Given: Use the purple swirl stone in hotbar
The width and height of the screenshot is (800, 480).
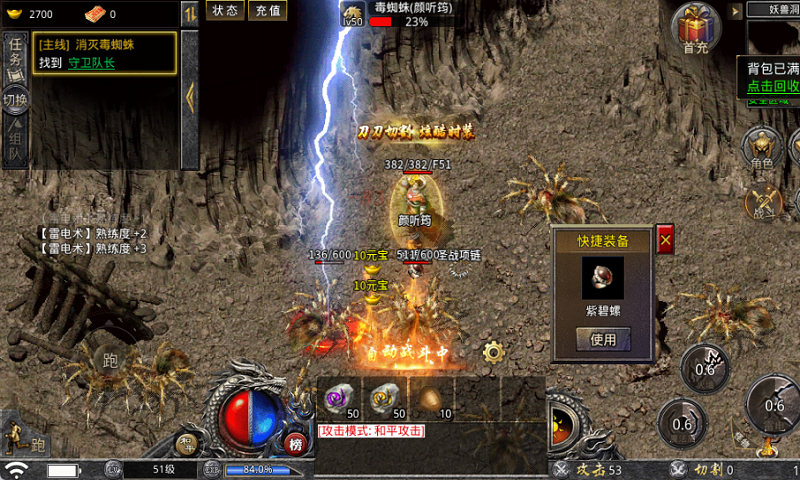Looking at the screenshot, I should [x=339, y=398].
